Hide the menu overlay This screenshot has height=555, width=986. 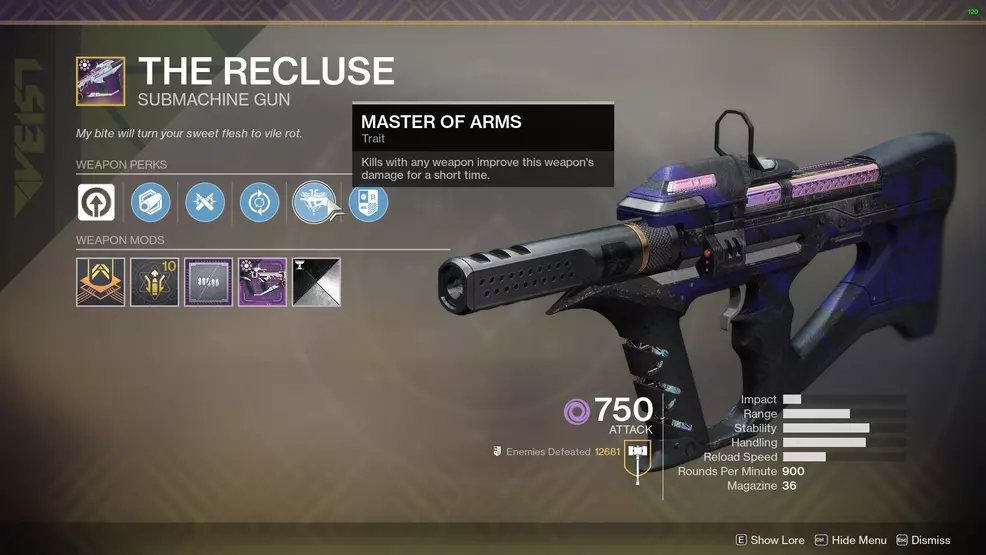click(x=851, y=540)
